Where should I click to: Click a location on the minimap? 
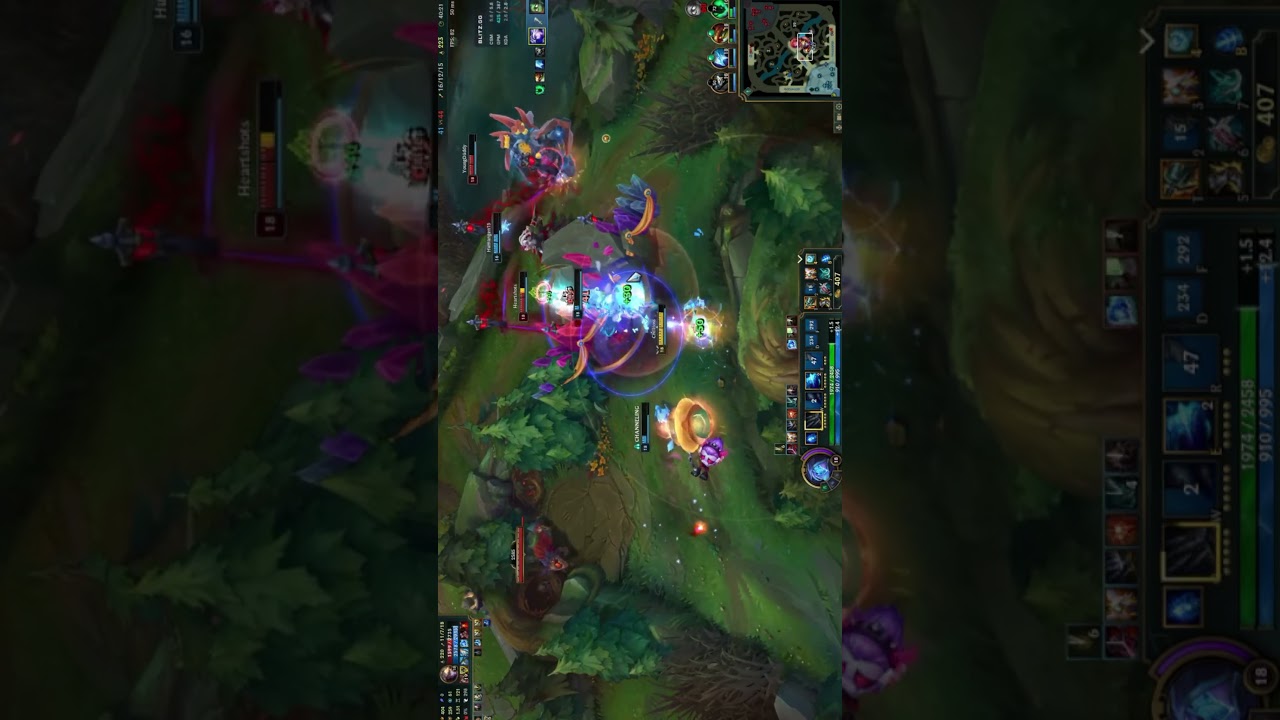795,50
